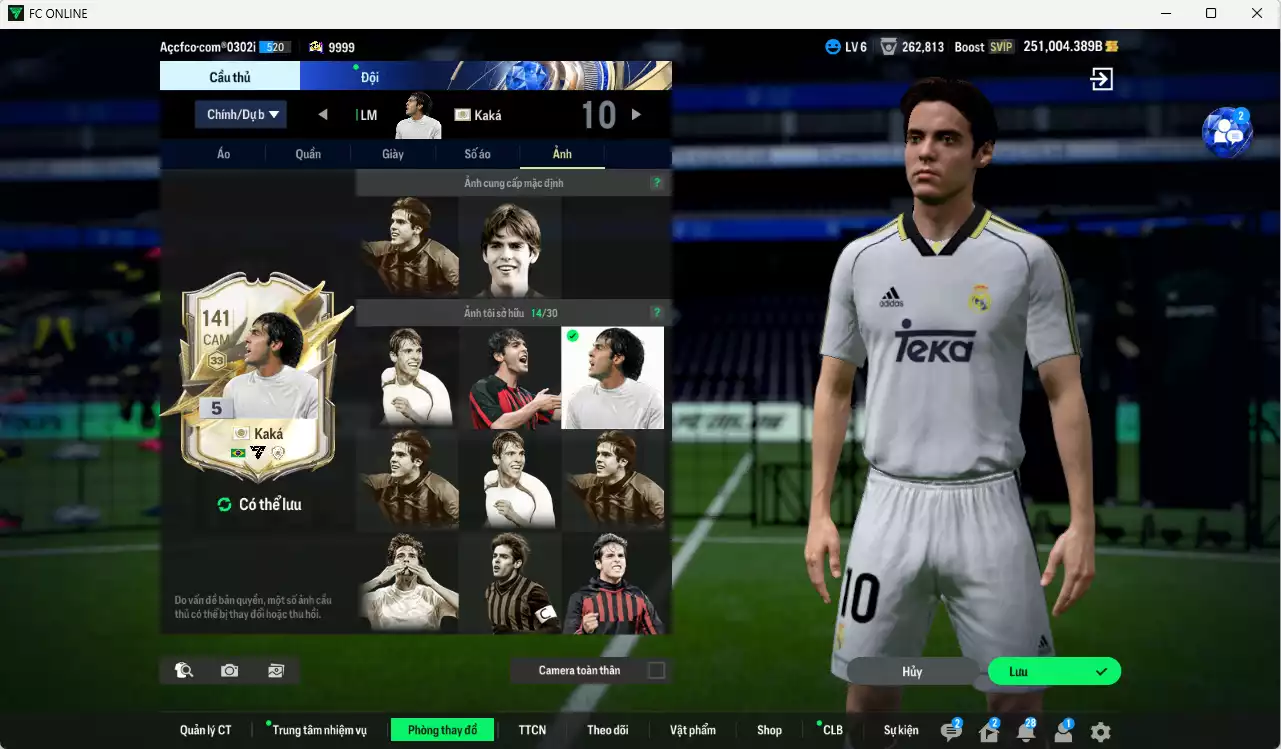Image resolution: width=1281 pixels, height=749 pixels.
Task: Open the photo gallery icon
Action: pyautogui.click(x=276, y=670)
